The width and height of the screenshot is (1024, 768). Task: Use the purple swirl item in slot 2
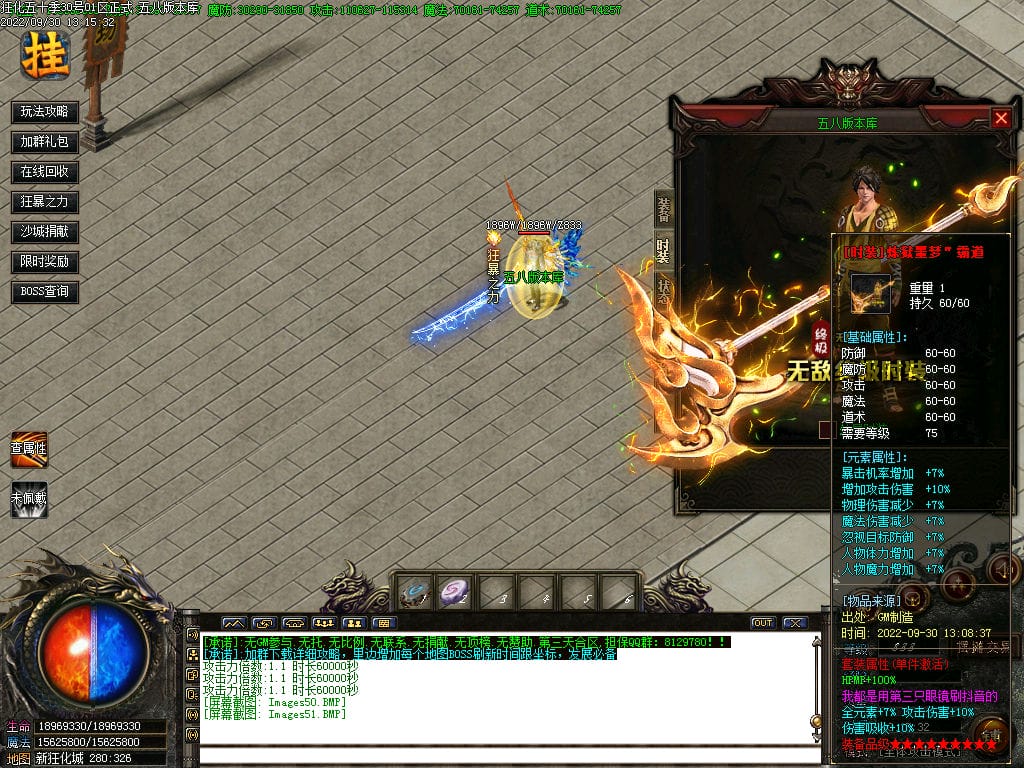pos(455,593)
